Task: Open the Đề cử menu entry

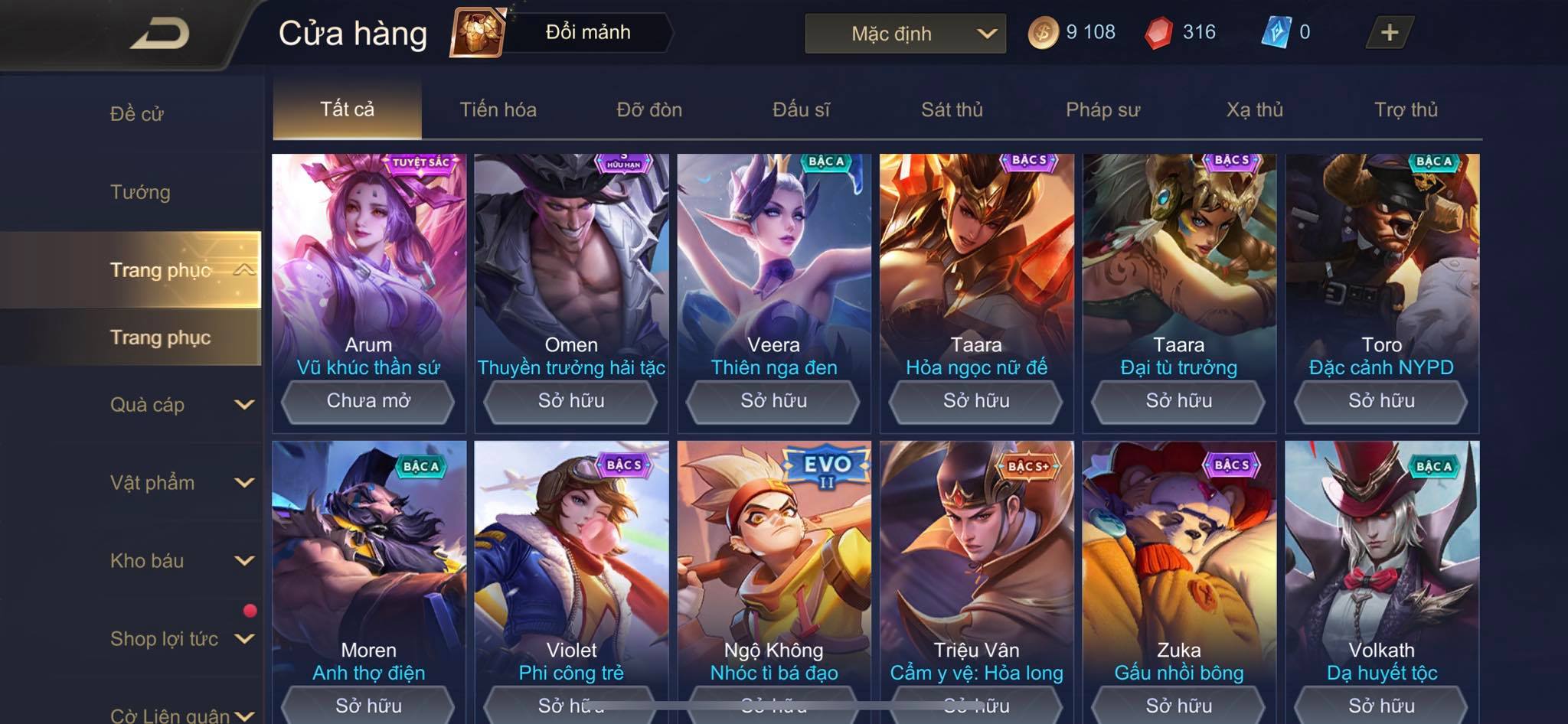Action: pyautogui.click(x=137, y=114)
